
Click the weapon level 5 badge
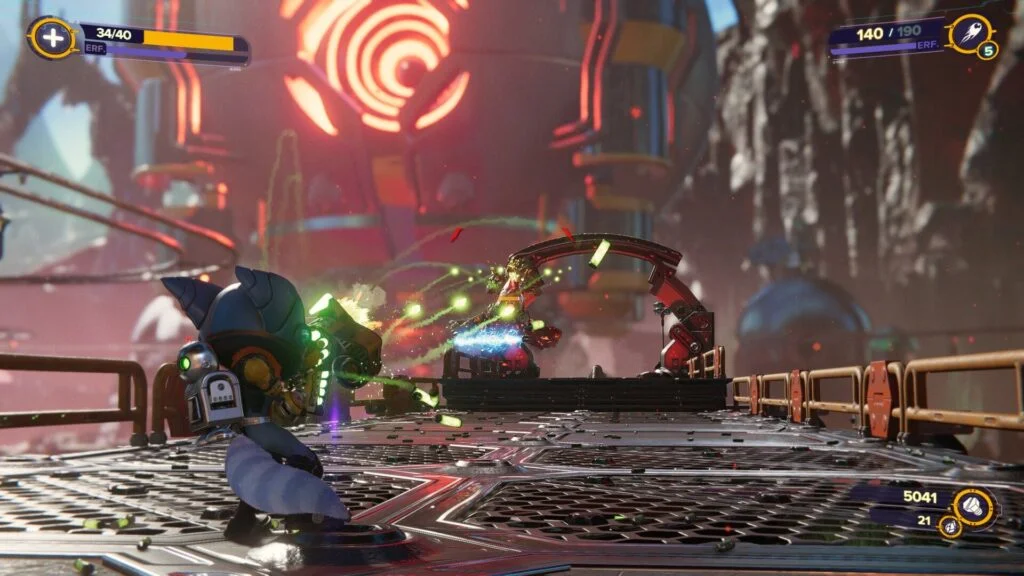click(x=987, y=50)
